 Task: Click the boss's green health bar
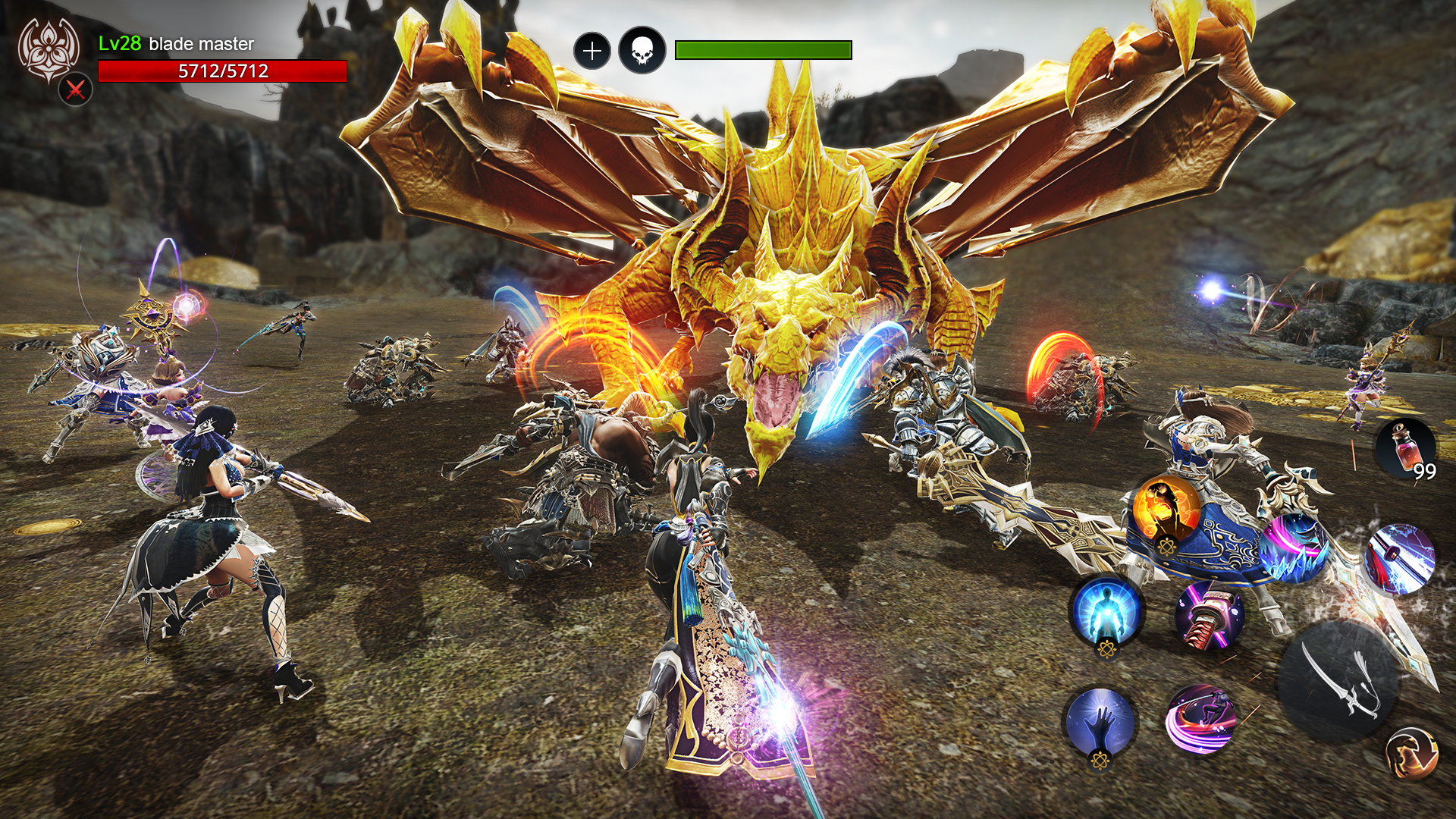761,49
